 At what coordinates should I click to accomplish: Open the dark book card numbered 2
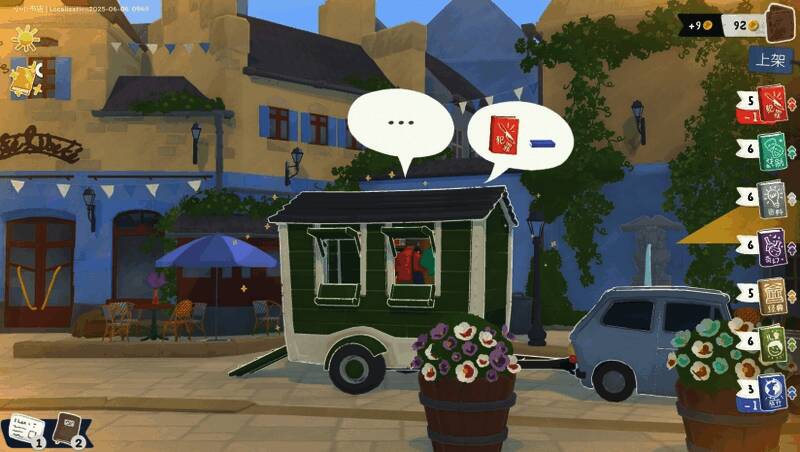coord(68,429)
